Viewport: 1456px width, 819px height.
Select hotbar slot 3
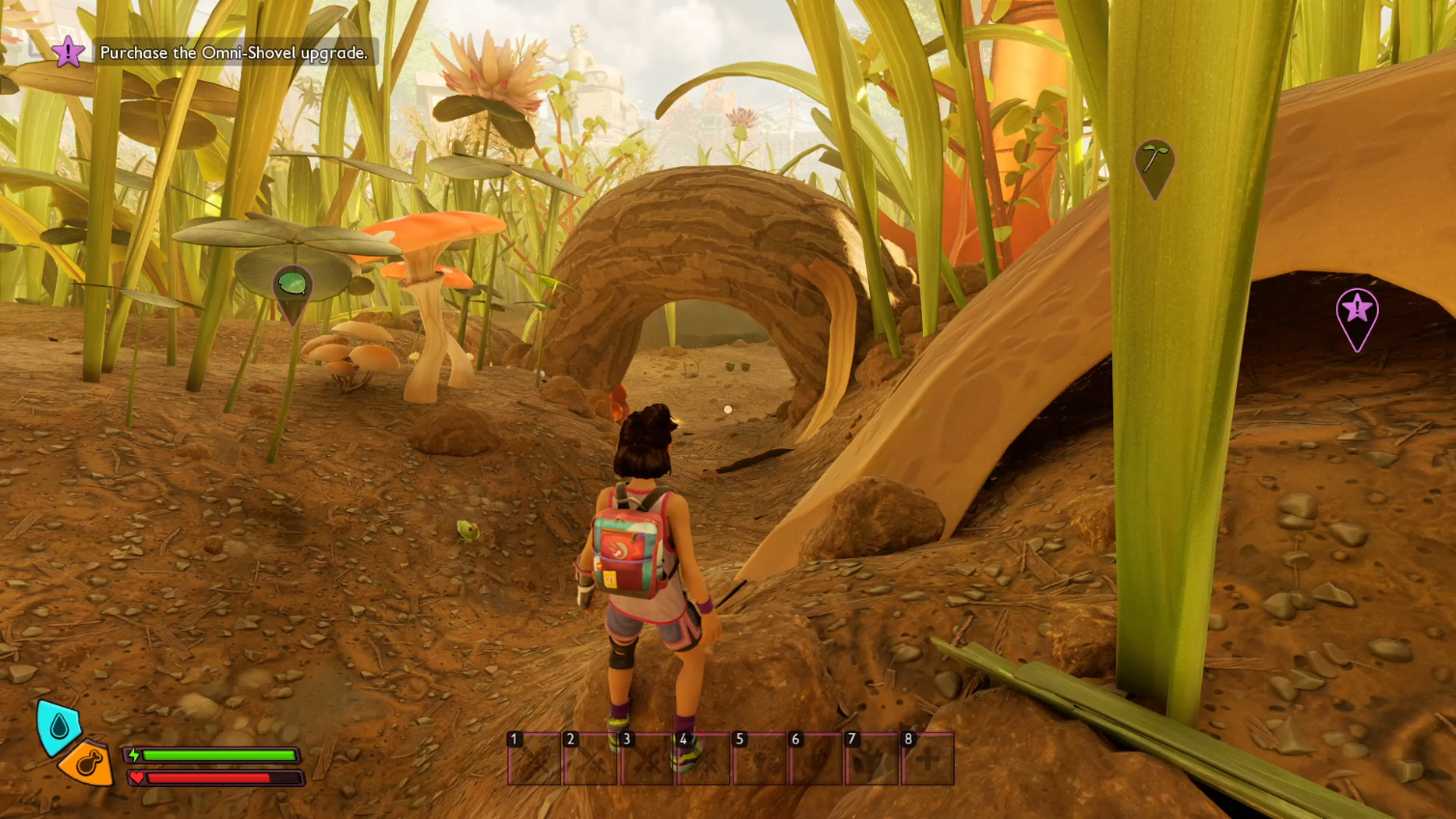645,760
